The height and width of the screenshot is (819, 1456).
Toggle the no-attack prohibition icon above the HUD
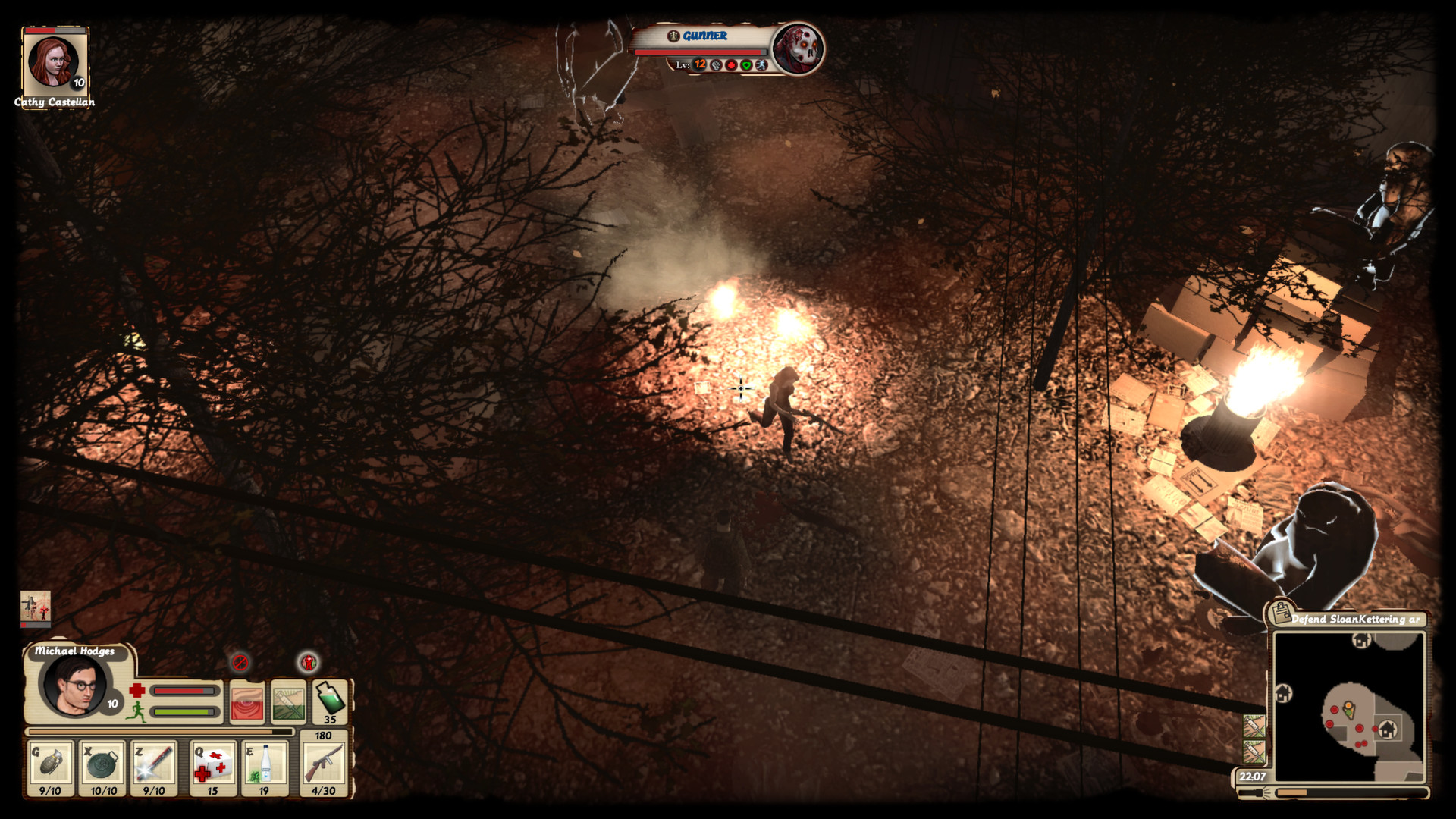240,661
